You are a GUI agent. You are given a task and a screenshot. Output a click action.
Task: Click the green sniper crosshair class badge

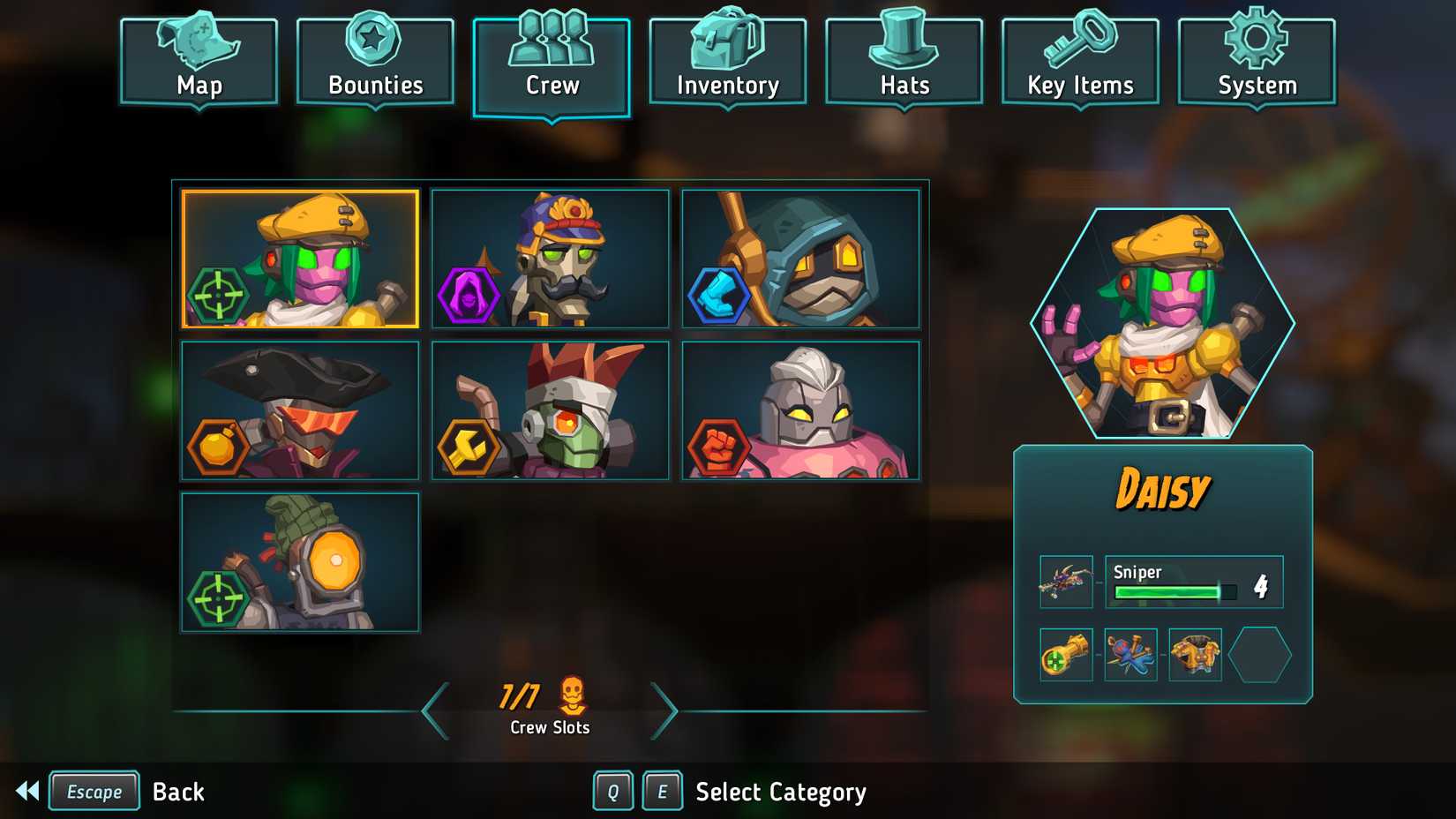pyautogui.click(x=218, y=292)
